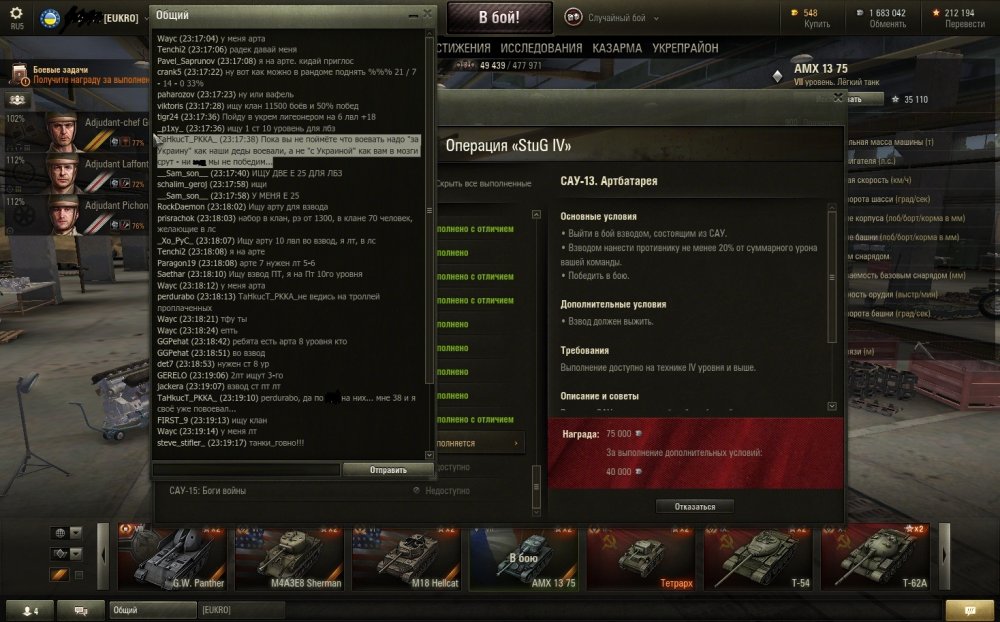Select the T-54 tank
The width and height of the screenshot is (1000, 622).
point(760,557)
